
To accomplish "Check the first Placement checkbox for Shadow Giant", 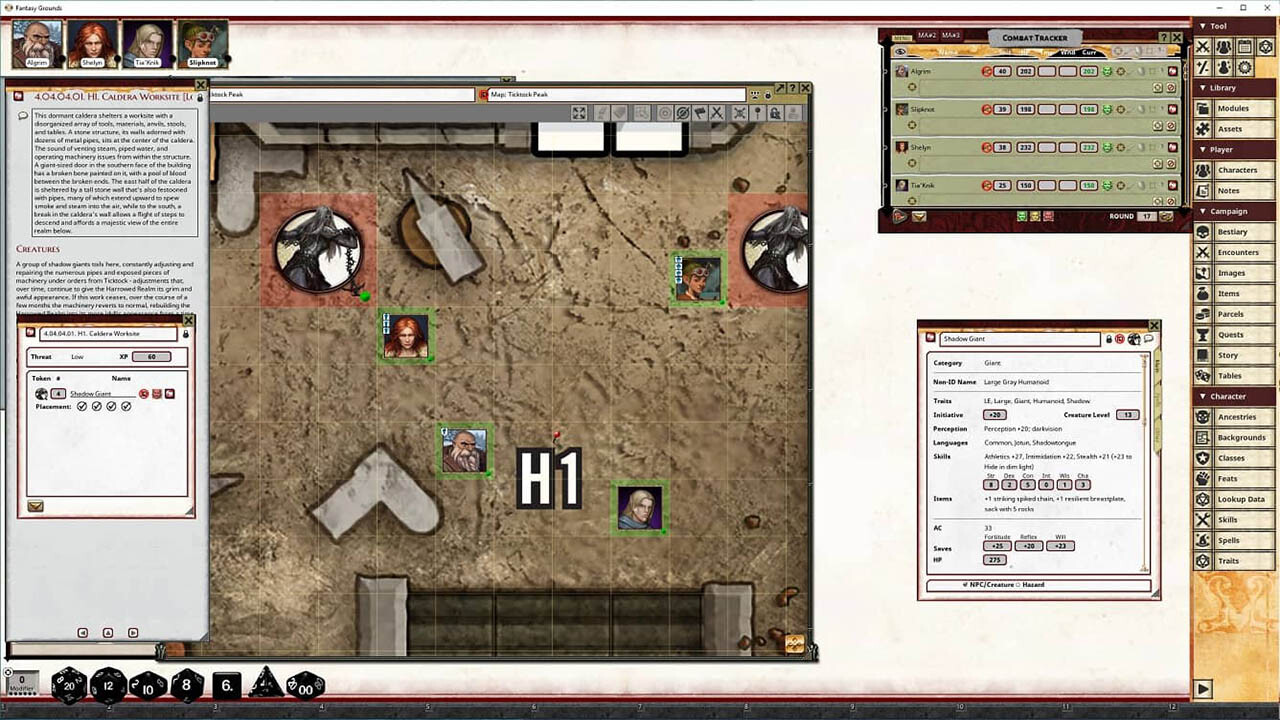I will tap(82, 406).
